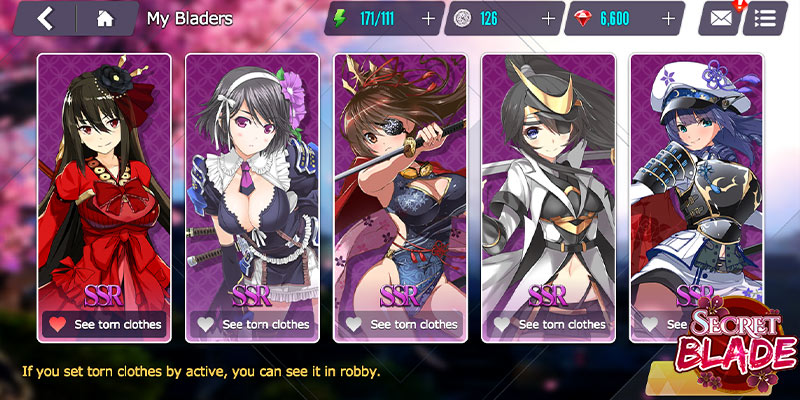Choose the eyepatch swordswoman blader card
This screenshot has width=800, height=400.
[x=400, y=180]
